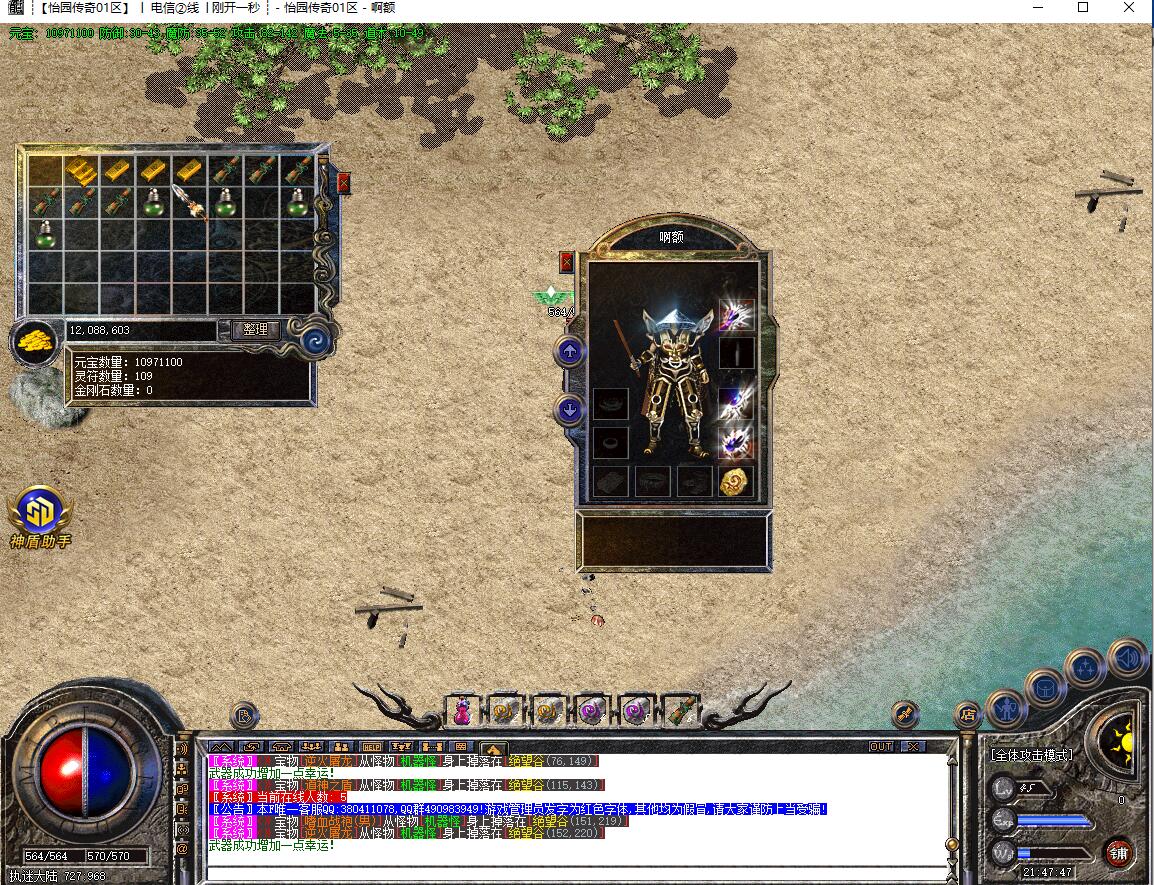This screenshot has height=885, width=1154.
Task: Open the 铺 stall button
Action: [1119, 853]
